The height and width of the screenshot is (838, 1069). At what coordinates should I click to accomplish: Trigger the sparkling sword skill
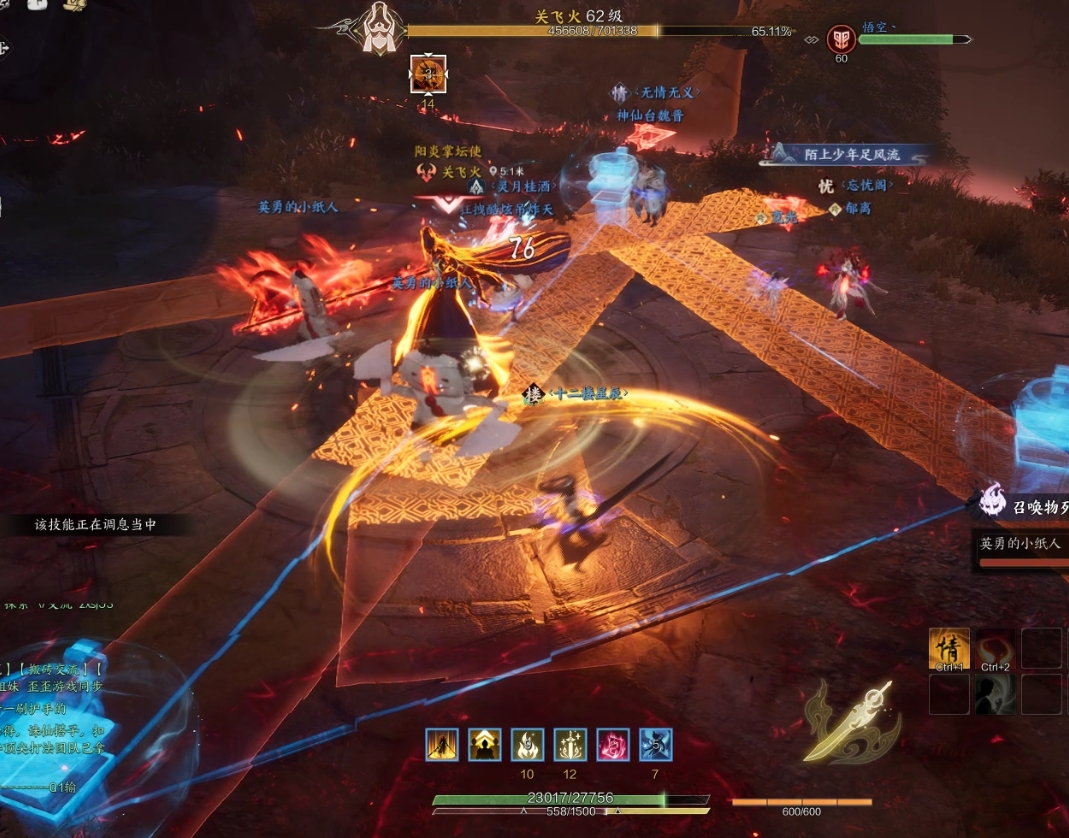click(x=570, y=744)
